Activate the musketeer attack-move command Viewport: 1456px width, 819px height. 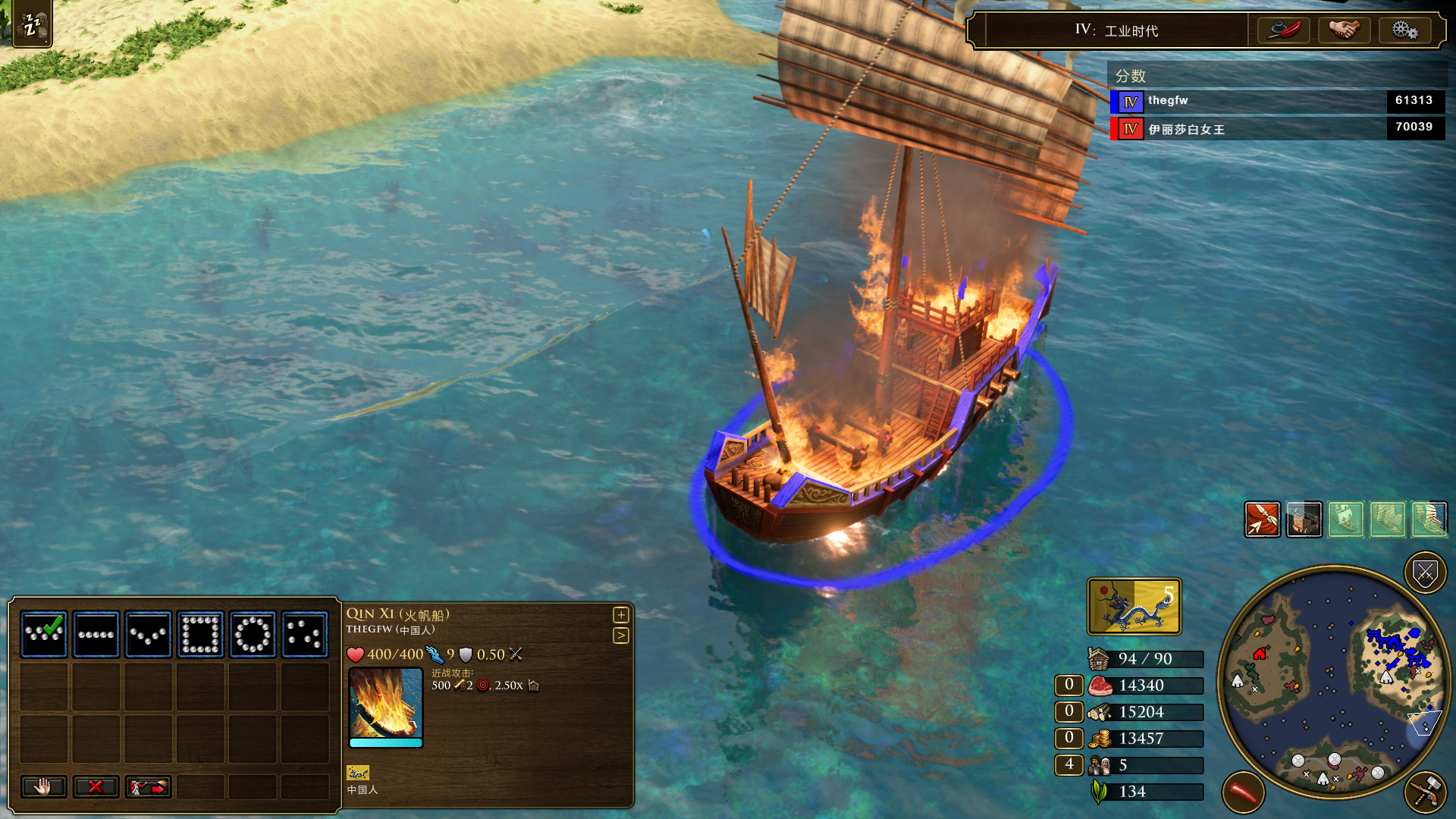[148, 787]
